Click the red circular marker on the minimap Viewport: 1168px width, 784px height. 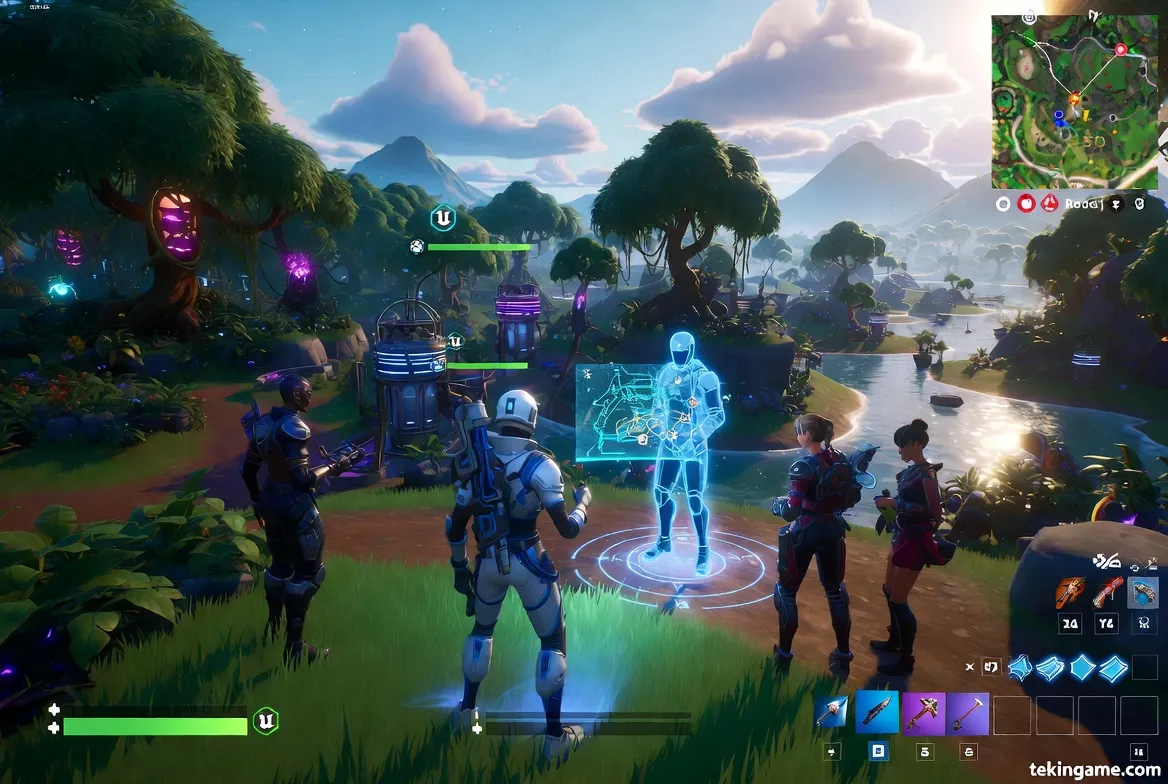[1120, 49]
